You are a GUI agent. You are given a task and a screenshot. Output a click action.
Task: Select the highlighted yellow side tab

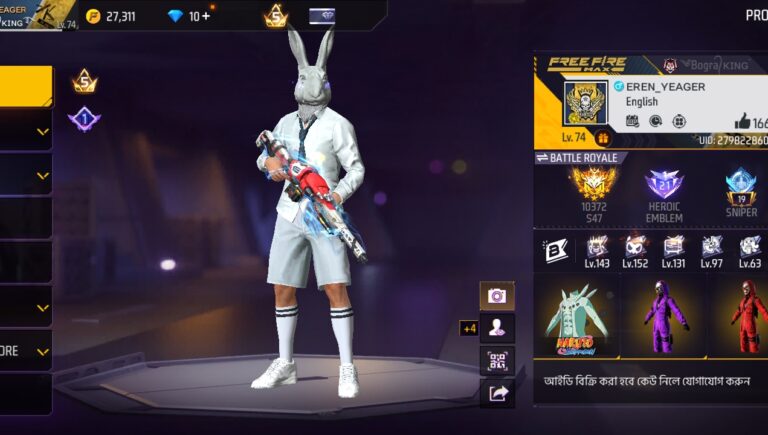coord(26,86)
